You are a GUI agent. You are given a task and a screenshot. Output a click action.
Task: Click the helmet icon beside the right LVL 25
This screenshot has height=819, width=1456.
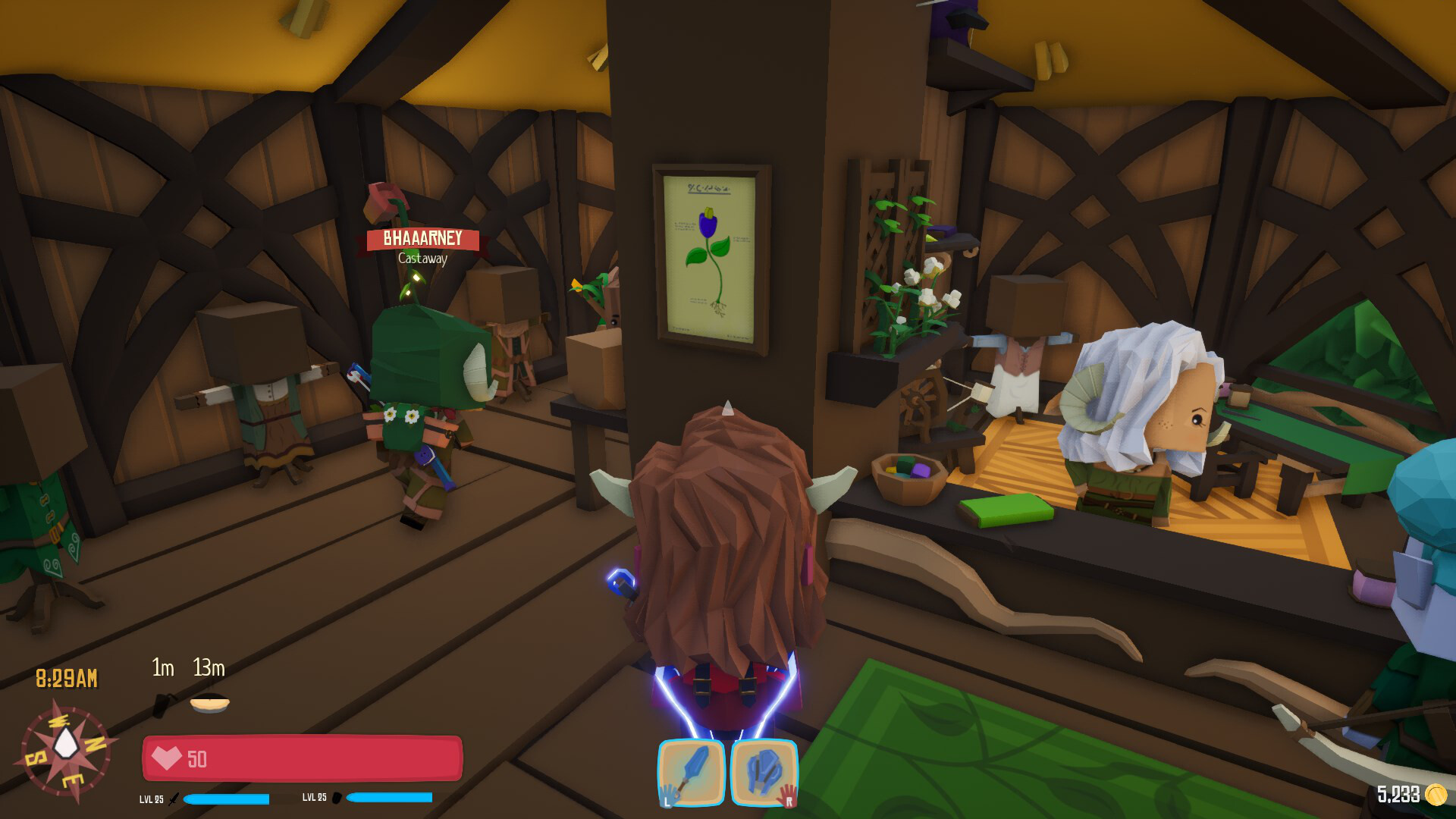coord(338,798)
